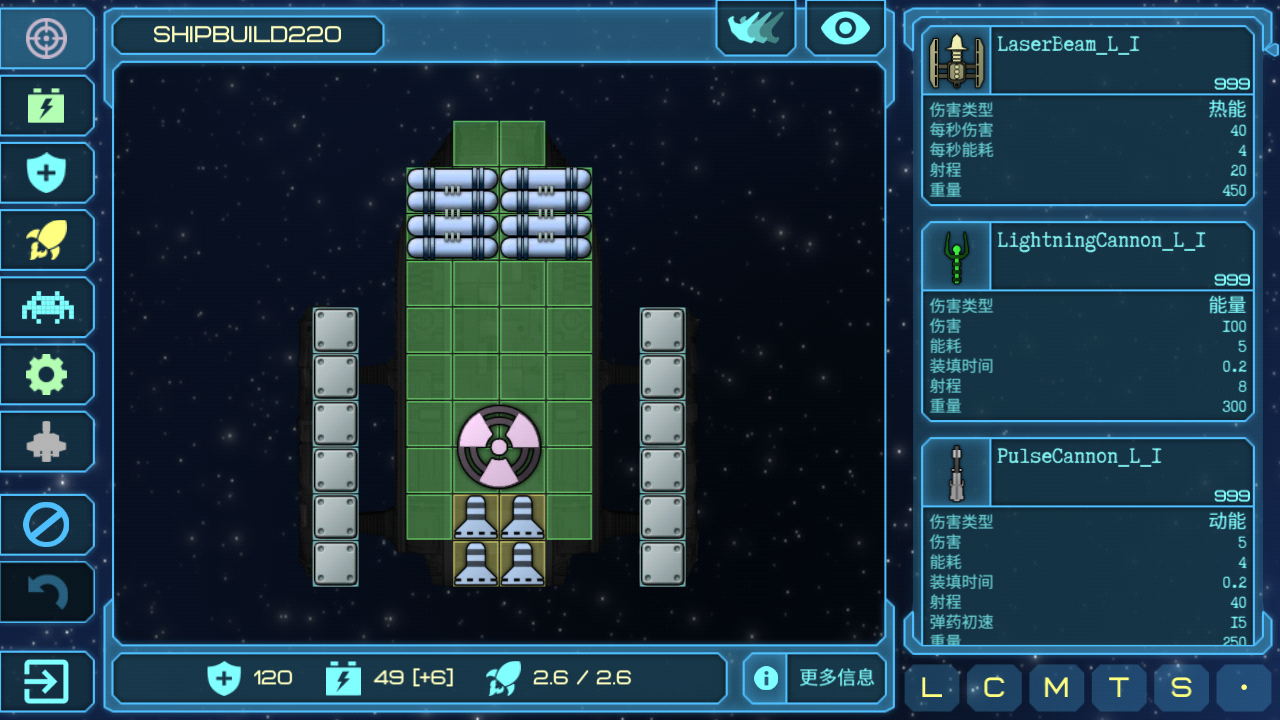This screenshot has width=1280, height=720.
Task: Activate the remove module tool
Action: point(47,525)
